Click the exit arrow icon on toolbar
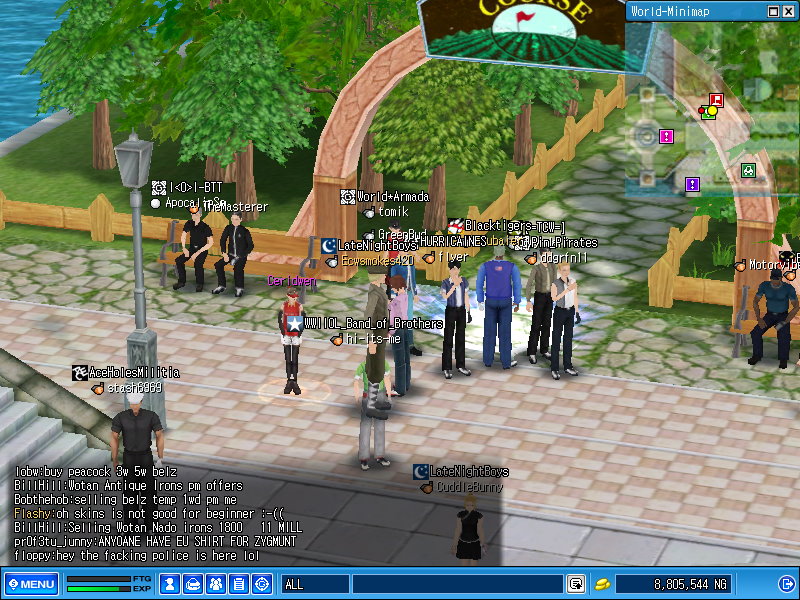 (784, 584)
